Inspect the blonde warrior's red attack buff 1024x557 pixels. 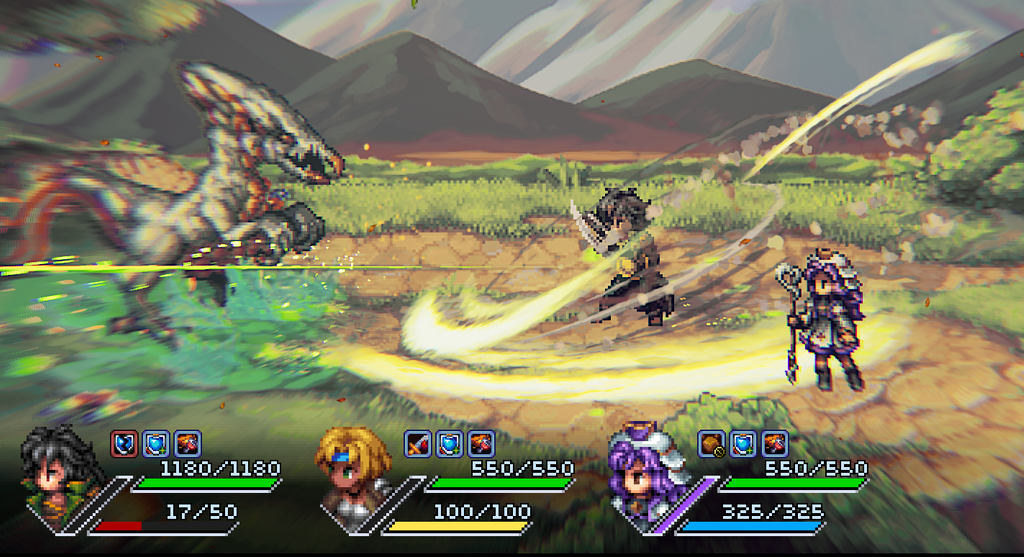click(481, 443)
